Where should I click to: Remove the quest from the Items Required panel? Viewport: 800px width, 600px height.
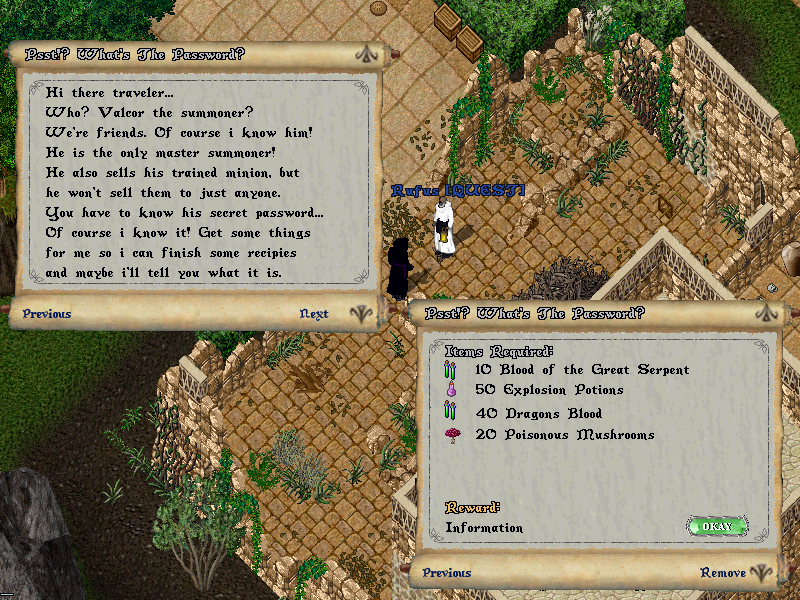pos(722,573)
